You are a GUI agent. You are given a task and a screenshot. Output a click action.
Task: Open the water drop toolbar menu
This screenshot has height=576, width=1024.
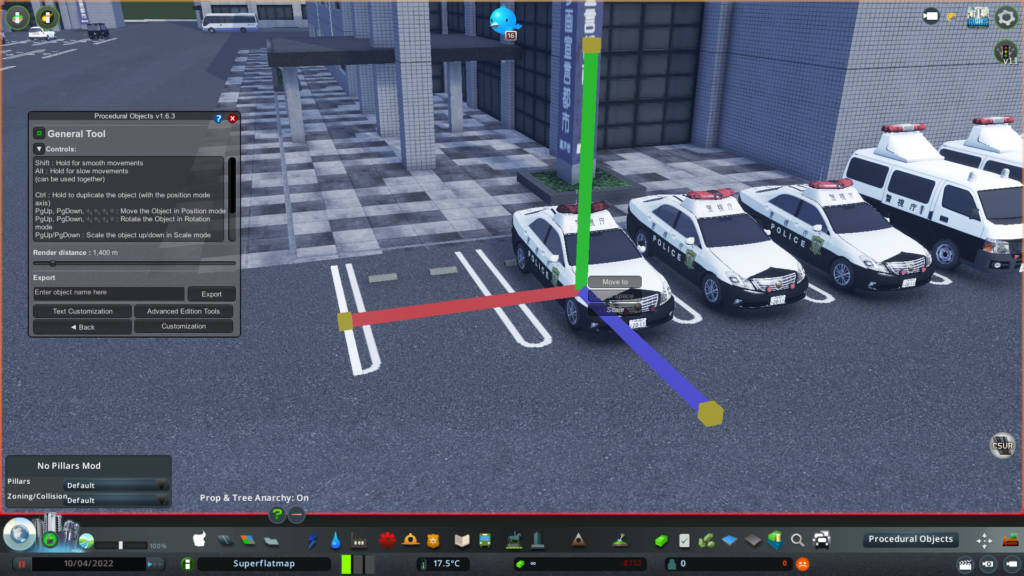coord(335,541)
